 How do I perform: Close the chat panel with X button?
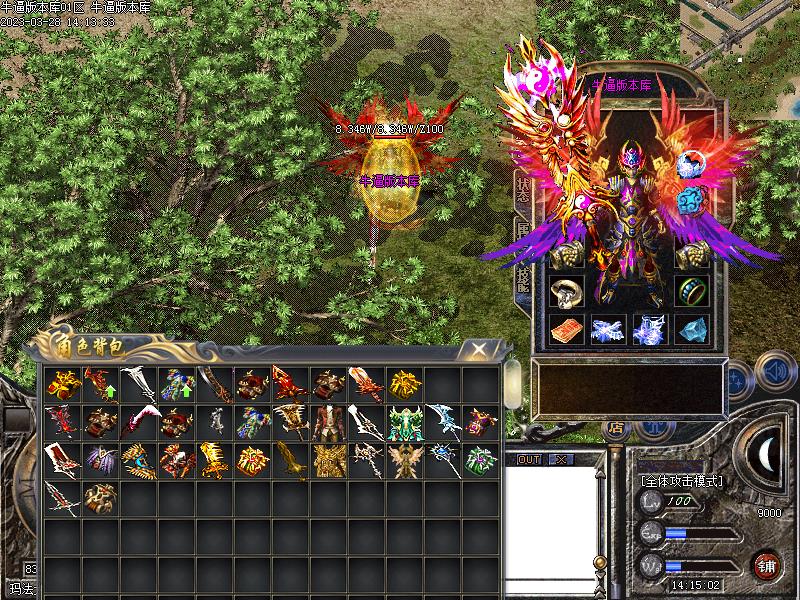pos(560,459)
